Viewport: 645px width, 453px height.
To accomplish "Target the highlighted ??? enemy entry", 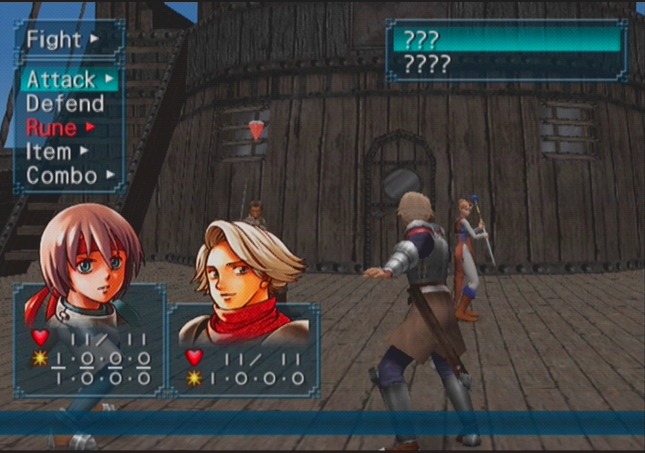I will tap(507, 40).
